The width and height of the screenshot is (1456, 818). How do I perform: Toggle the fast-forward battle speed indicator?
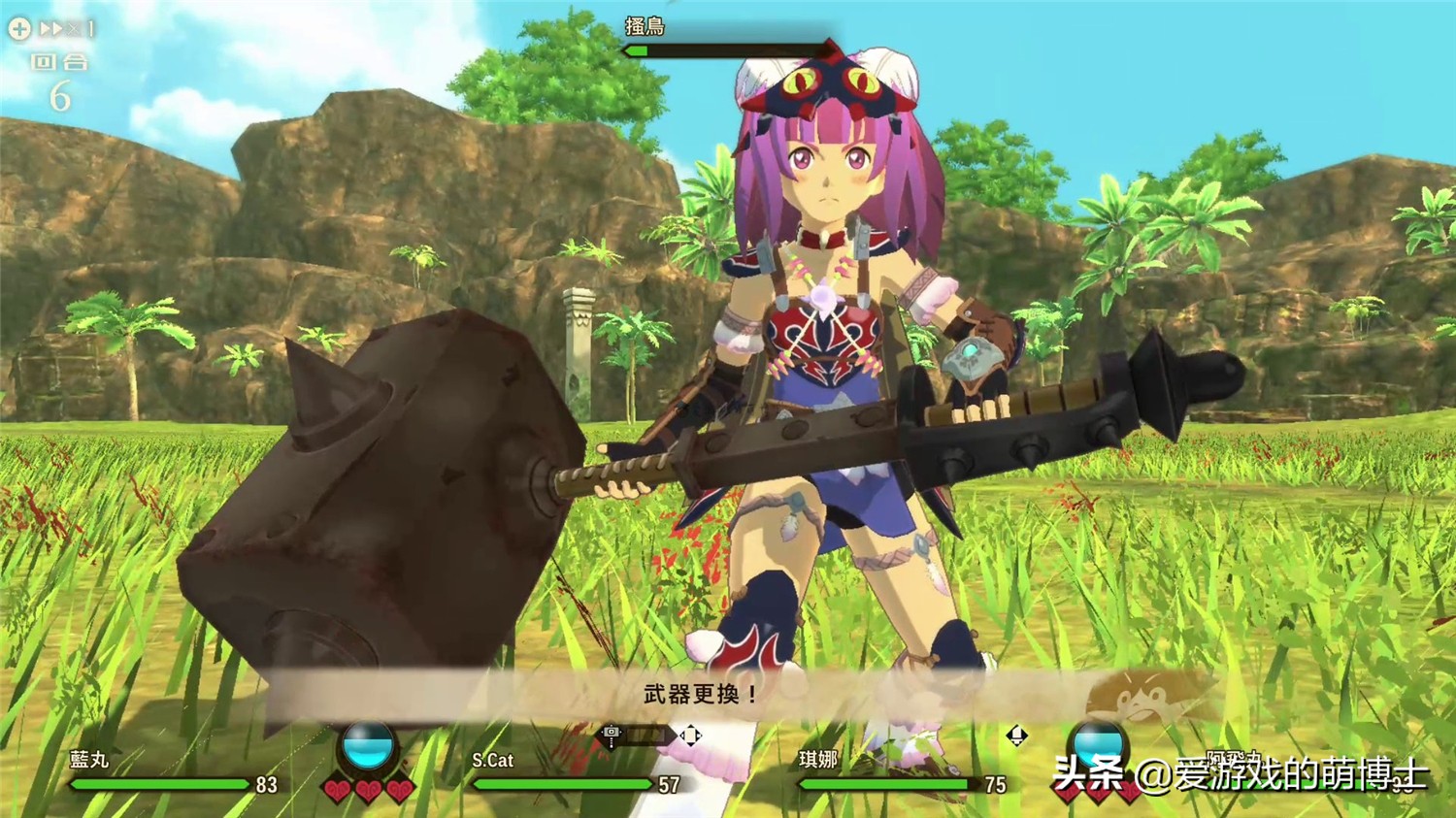tap(54, 29)
